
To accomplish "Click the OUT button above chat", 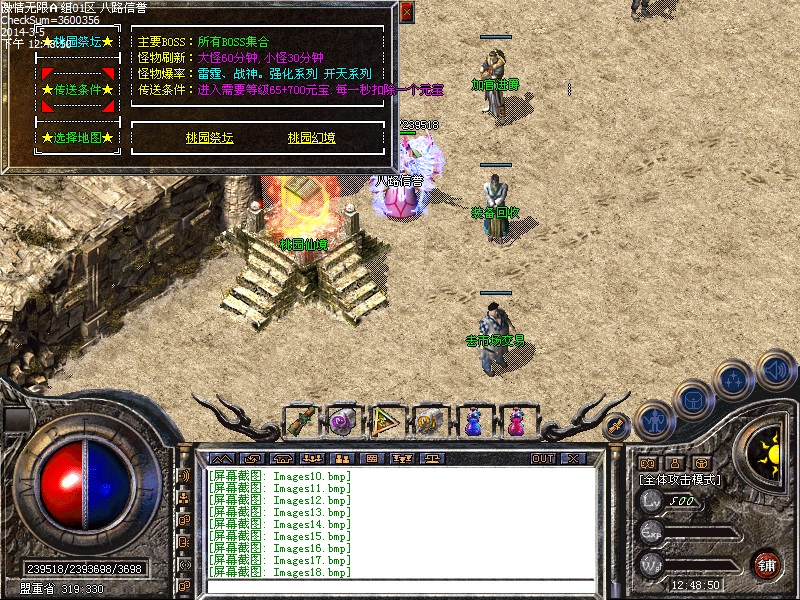I will pyautogui.click(x=542, y=458).
